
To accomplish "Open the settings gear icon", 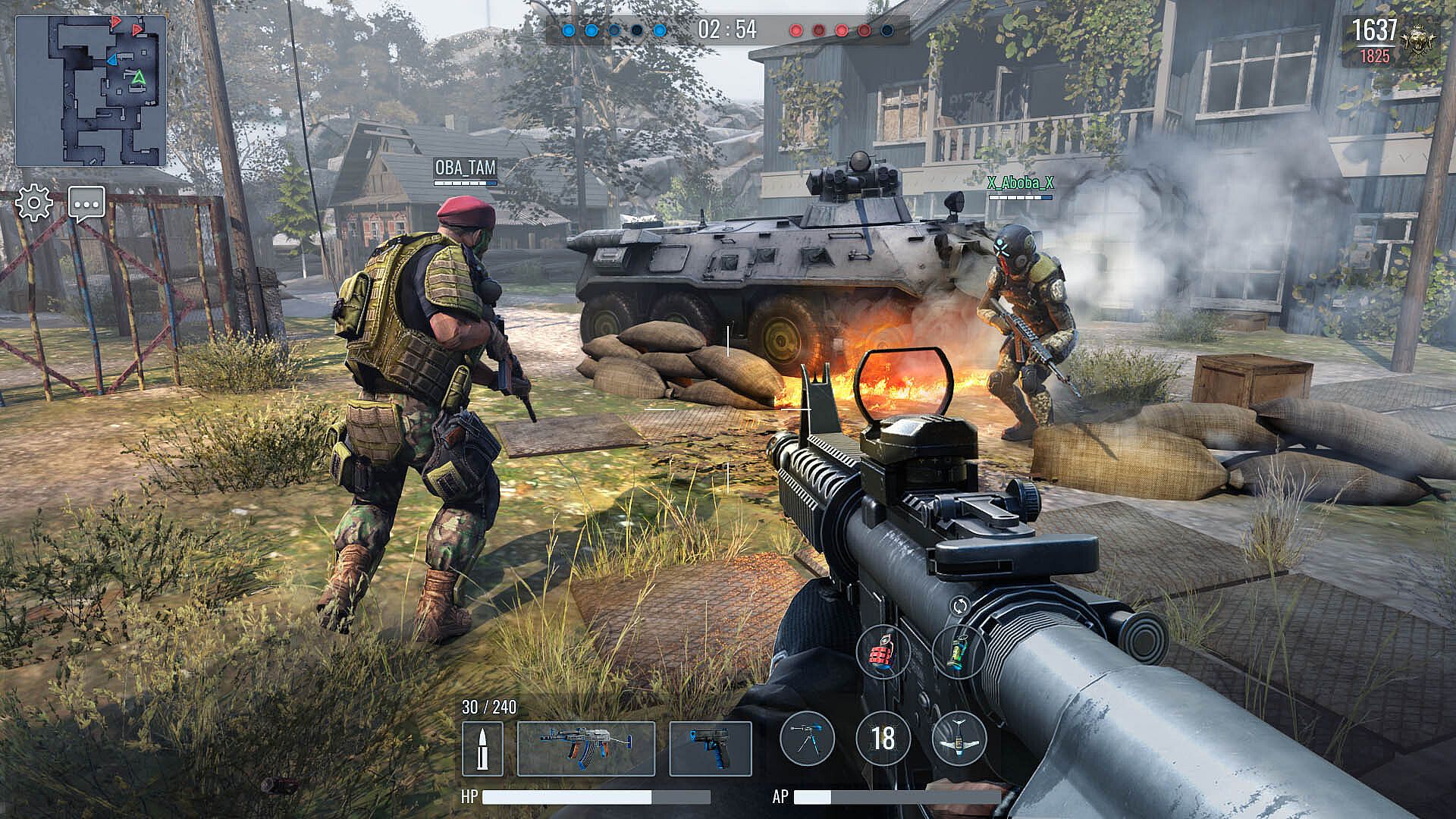I will pyautogui.click(x=34, y=203).
